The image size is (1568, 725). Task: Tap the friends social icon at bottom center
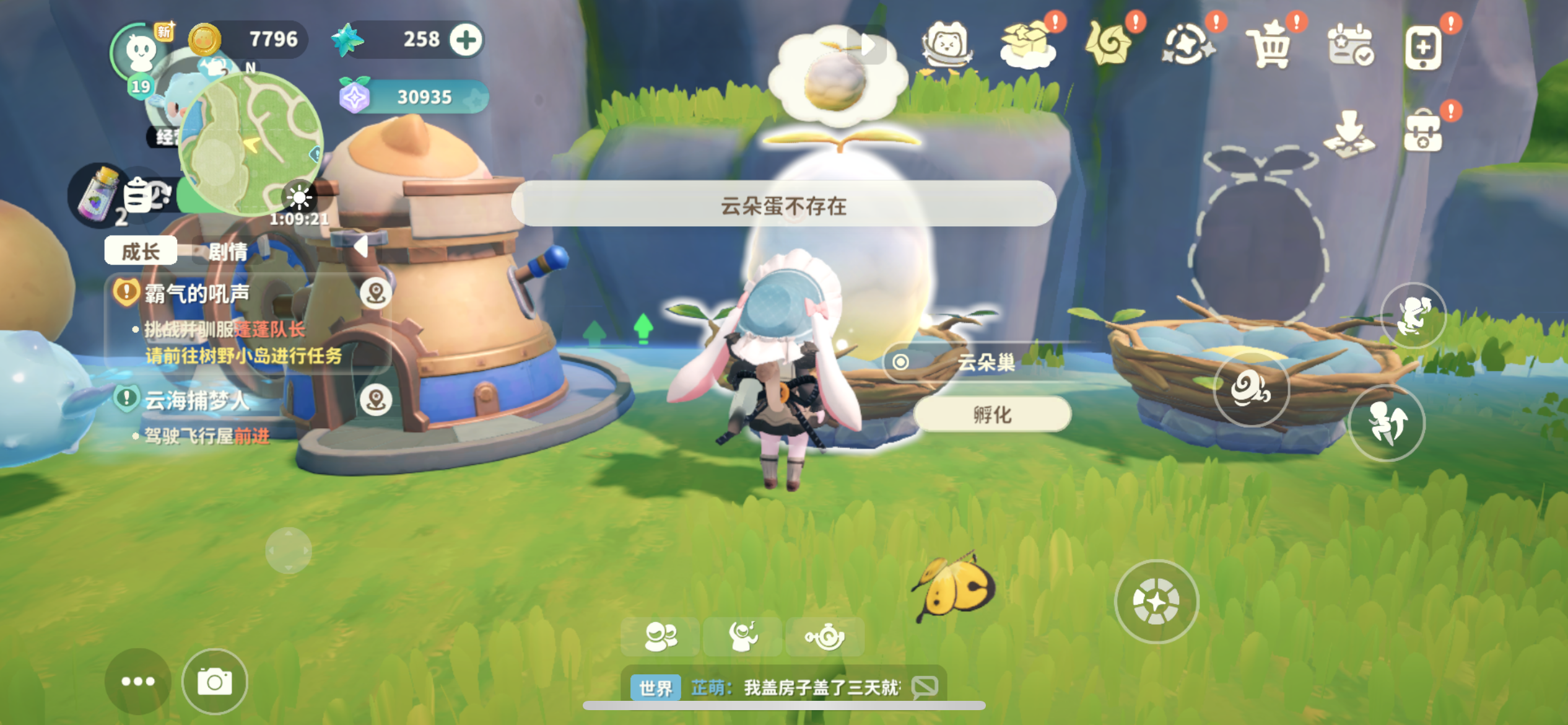pos(660,636)
